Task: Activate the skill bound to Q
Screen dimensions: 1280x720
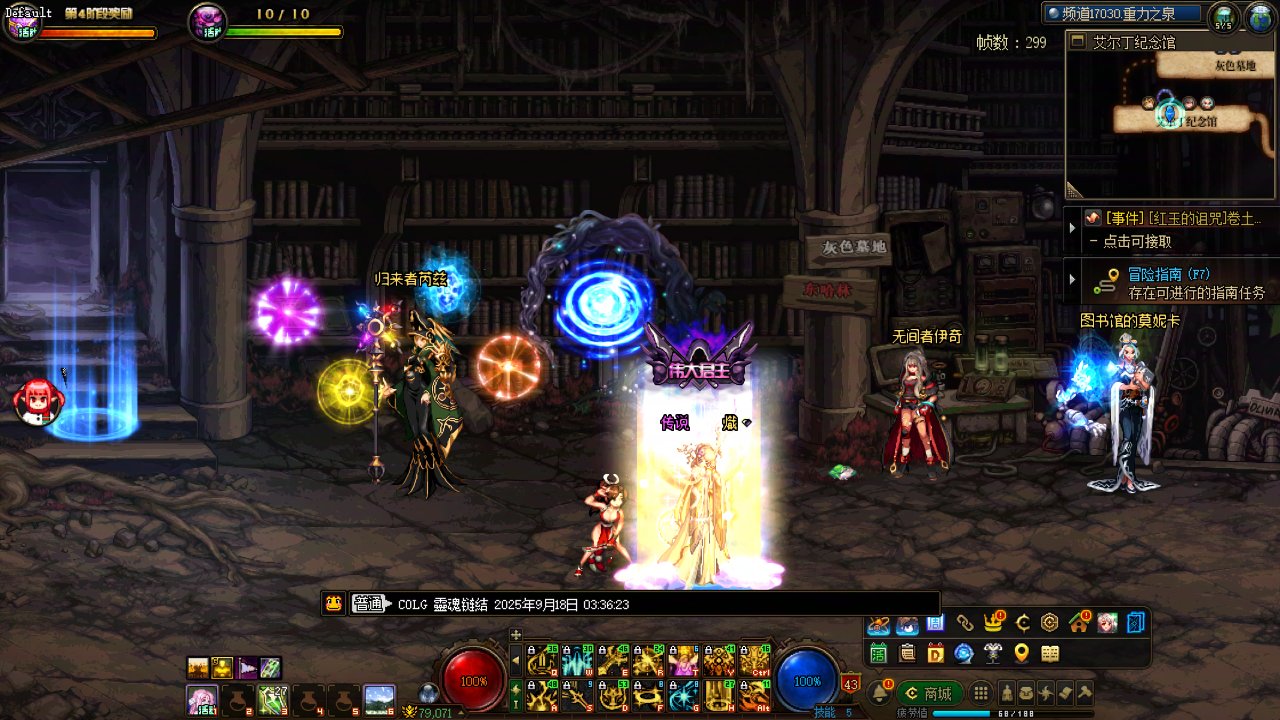Action: click(542, 661)
